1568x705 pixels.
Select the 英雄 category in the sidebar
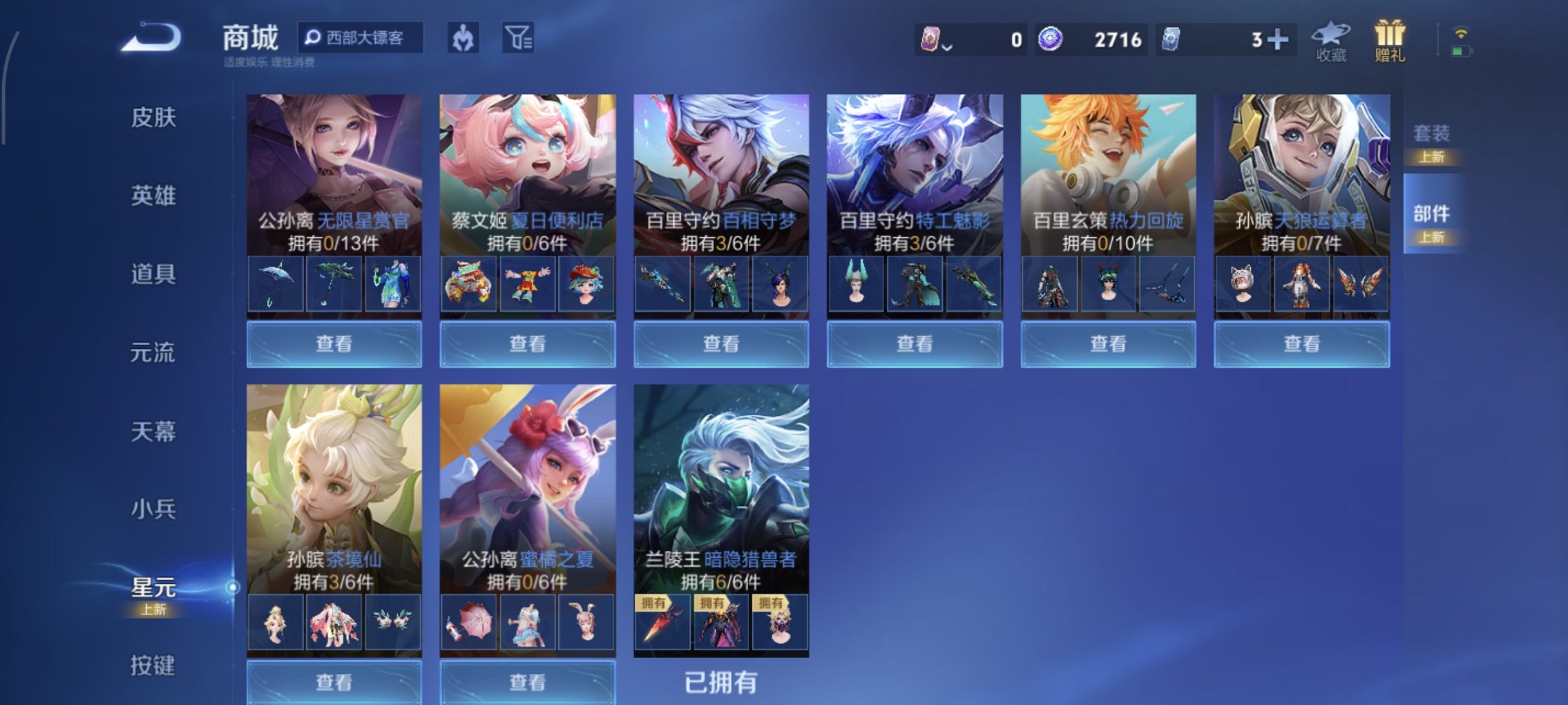pyautogui.click(x=152, y=196)
